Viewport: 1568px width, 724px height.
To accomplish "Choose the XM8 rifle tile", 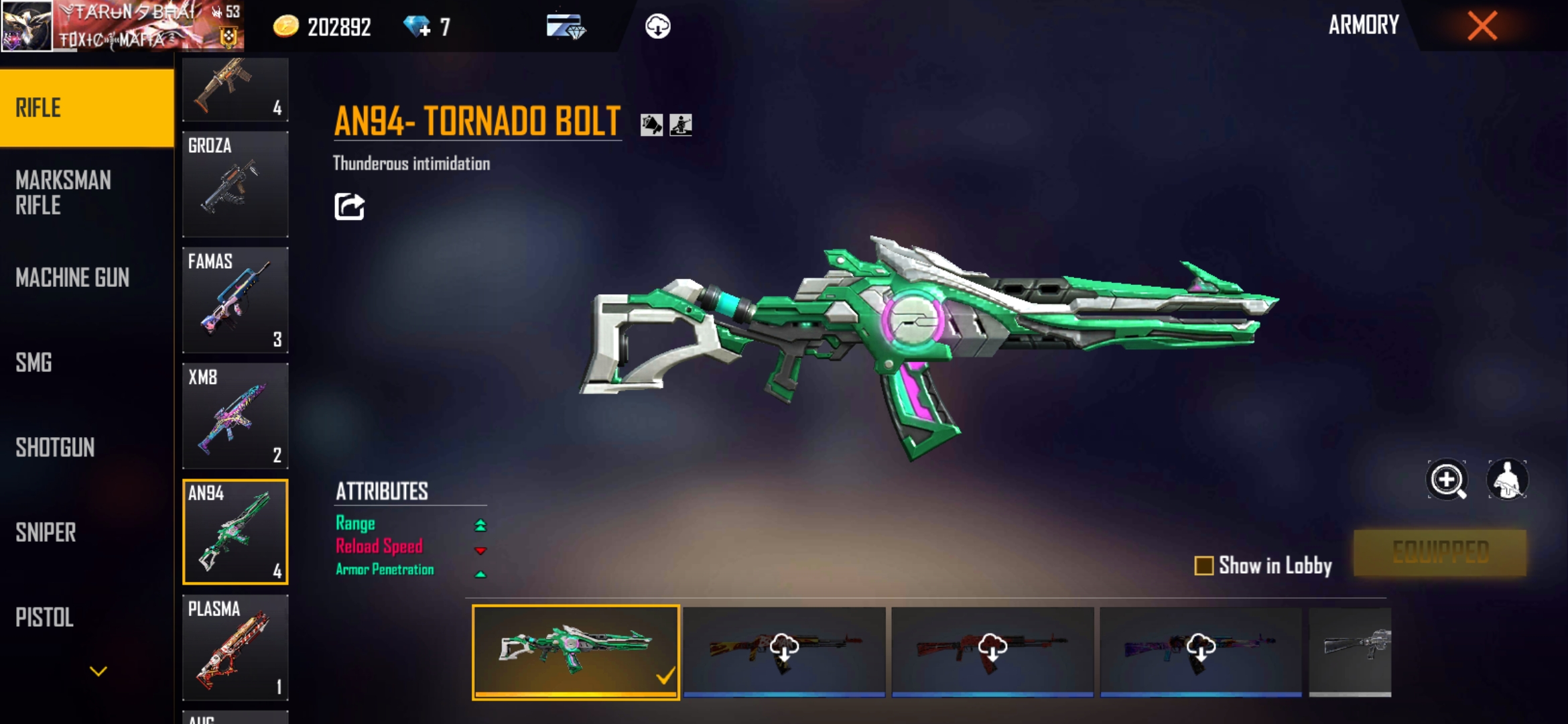I will point(235,416).
